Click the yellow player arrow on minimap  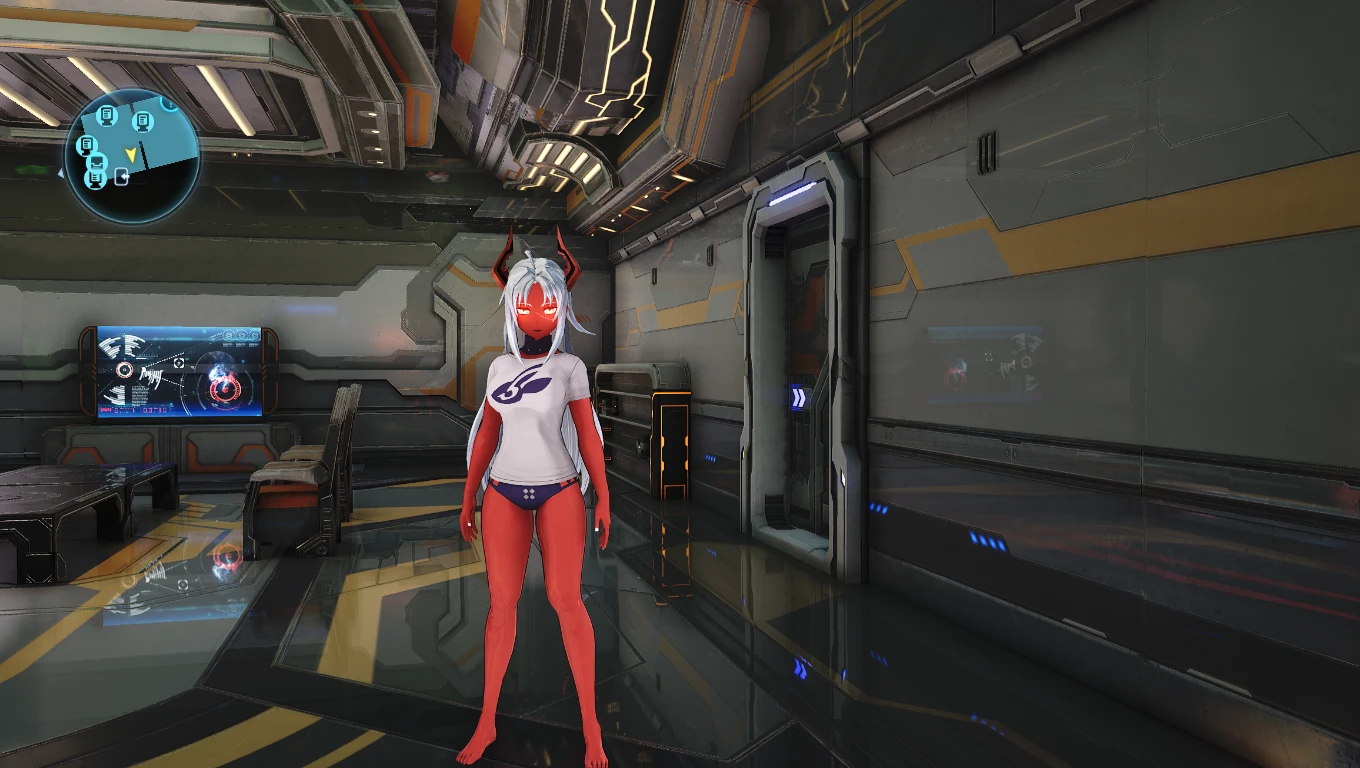pyautogui.click(x=130, y=153)
